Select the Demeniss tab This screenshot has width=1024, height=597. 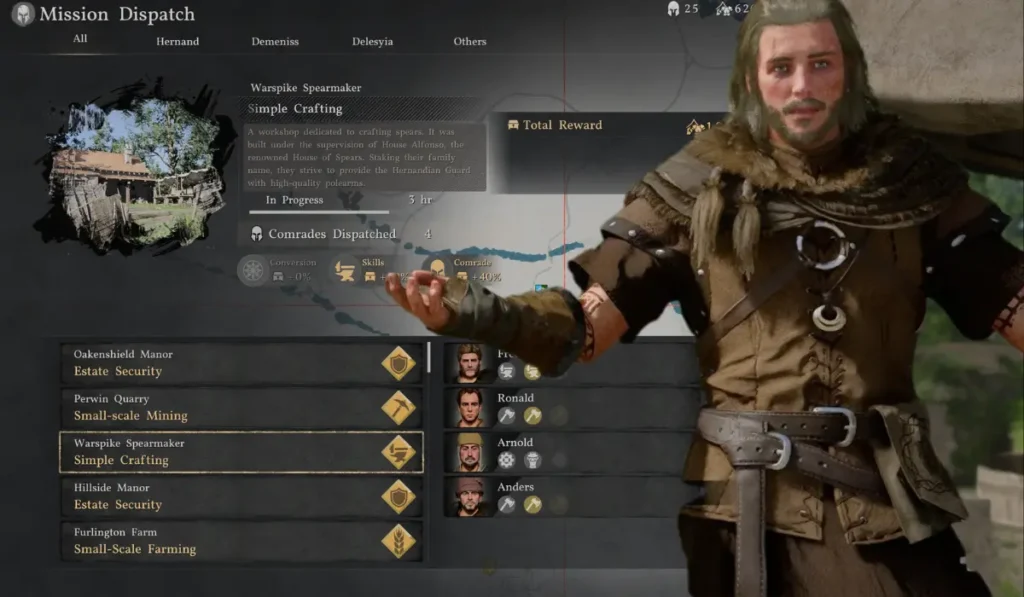[274, 42]
